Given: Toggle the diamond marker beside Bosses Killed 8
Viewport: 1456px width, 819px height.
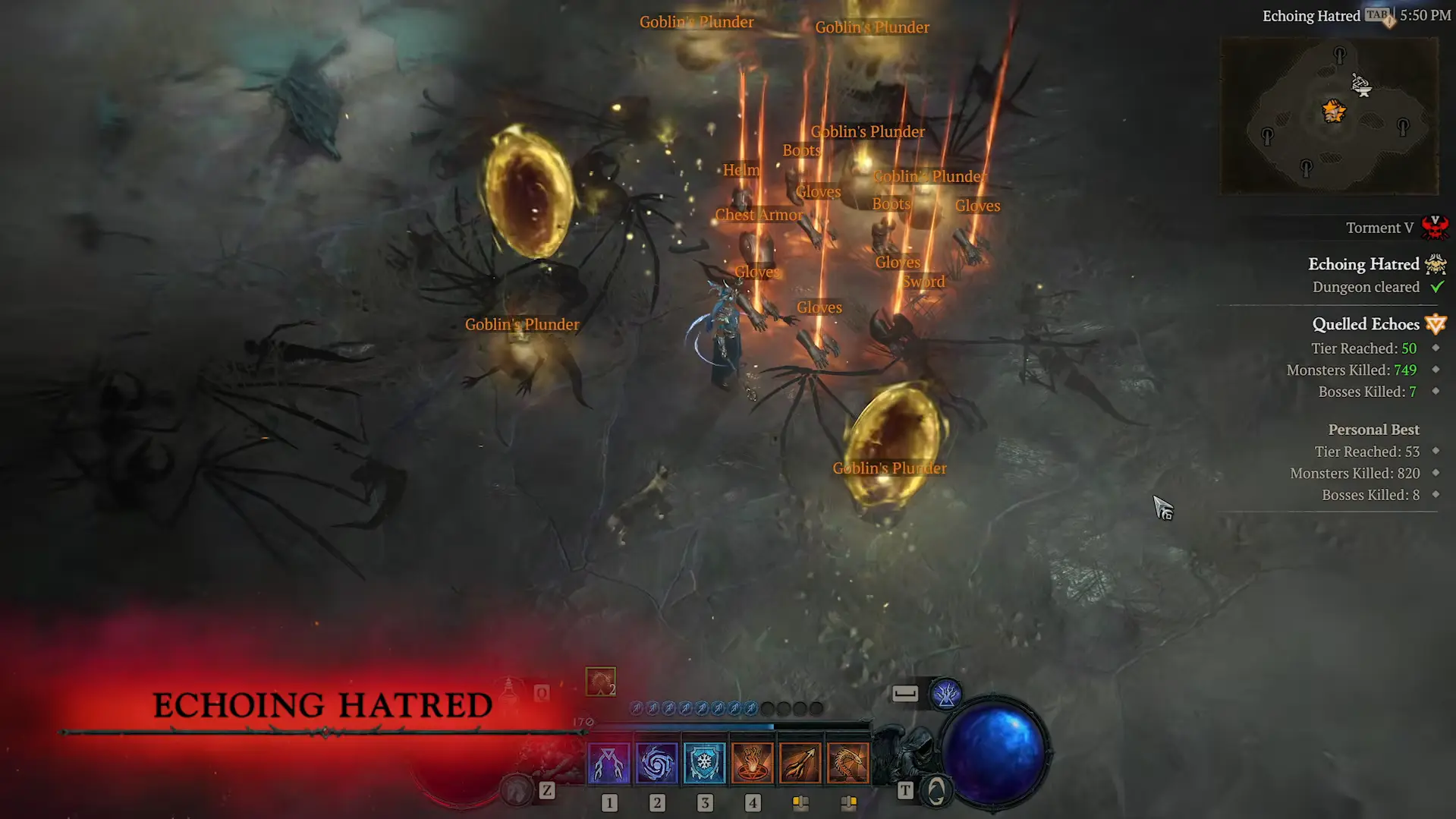Looking at the screenshot, I should pos(1434,495).
